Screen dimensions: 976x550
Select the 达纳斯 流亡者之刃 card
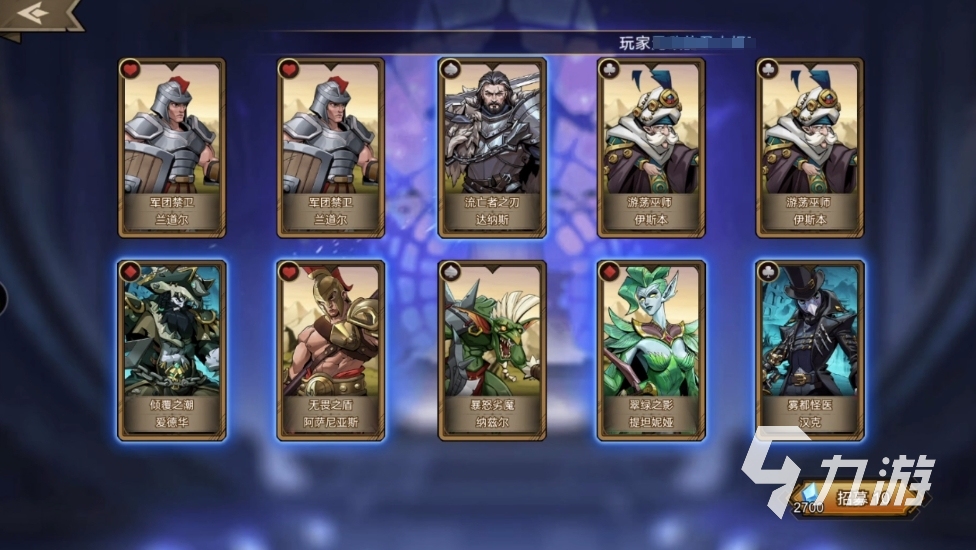492,147
